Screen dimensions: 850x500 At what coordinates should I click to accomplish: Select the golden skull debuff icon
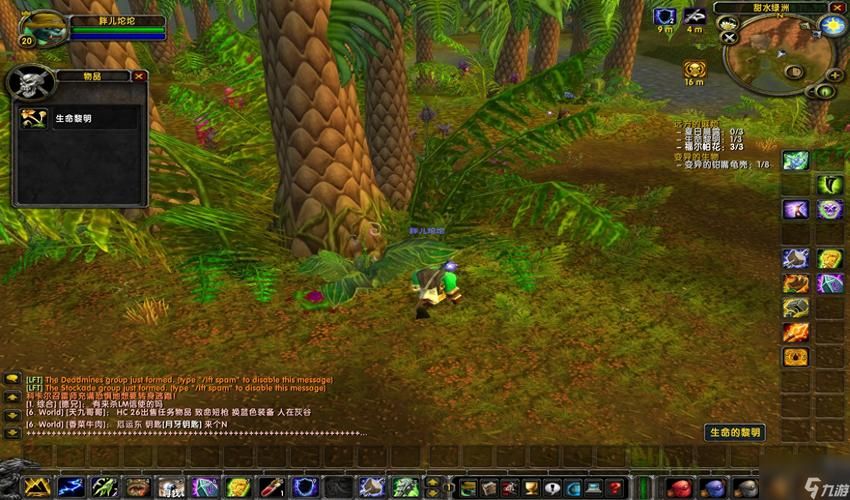[693, 69]
